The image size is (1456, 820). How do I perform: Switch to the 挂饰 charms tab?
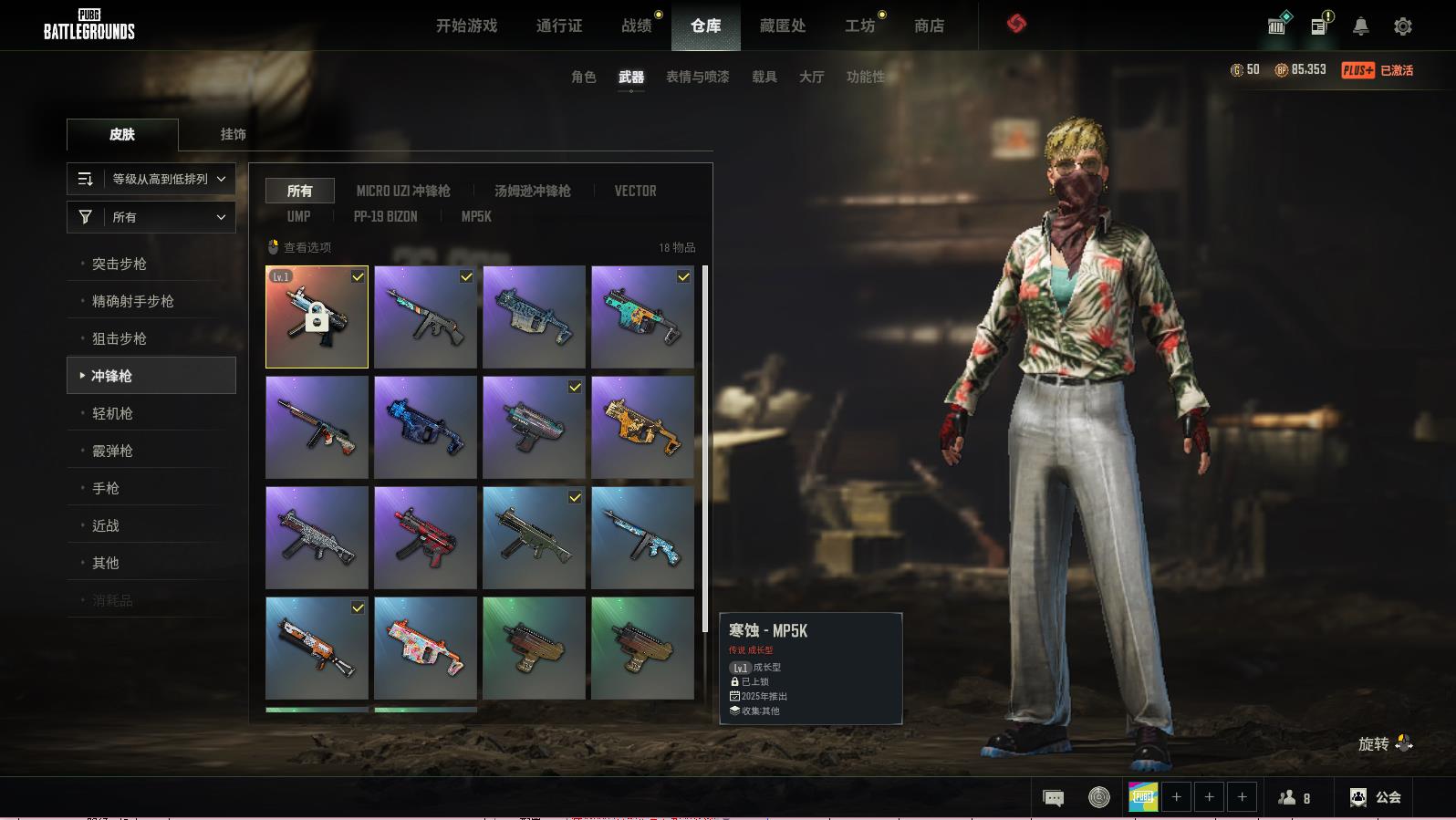click(233, 134)
